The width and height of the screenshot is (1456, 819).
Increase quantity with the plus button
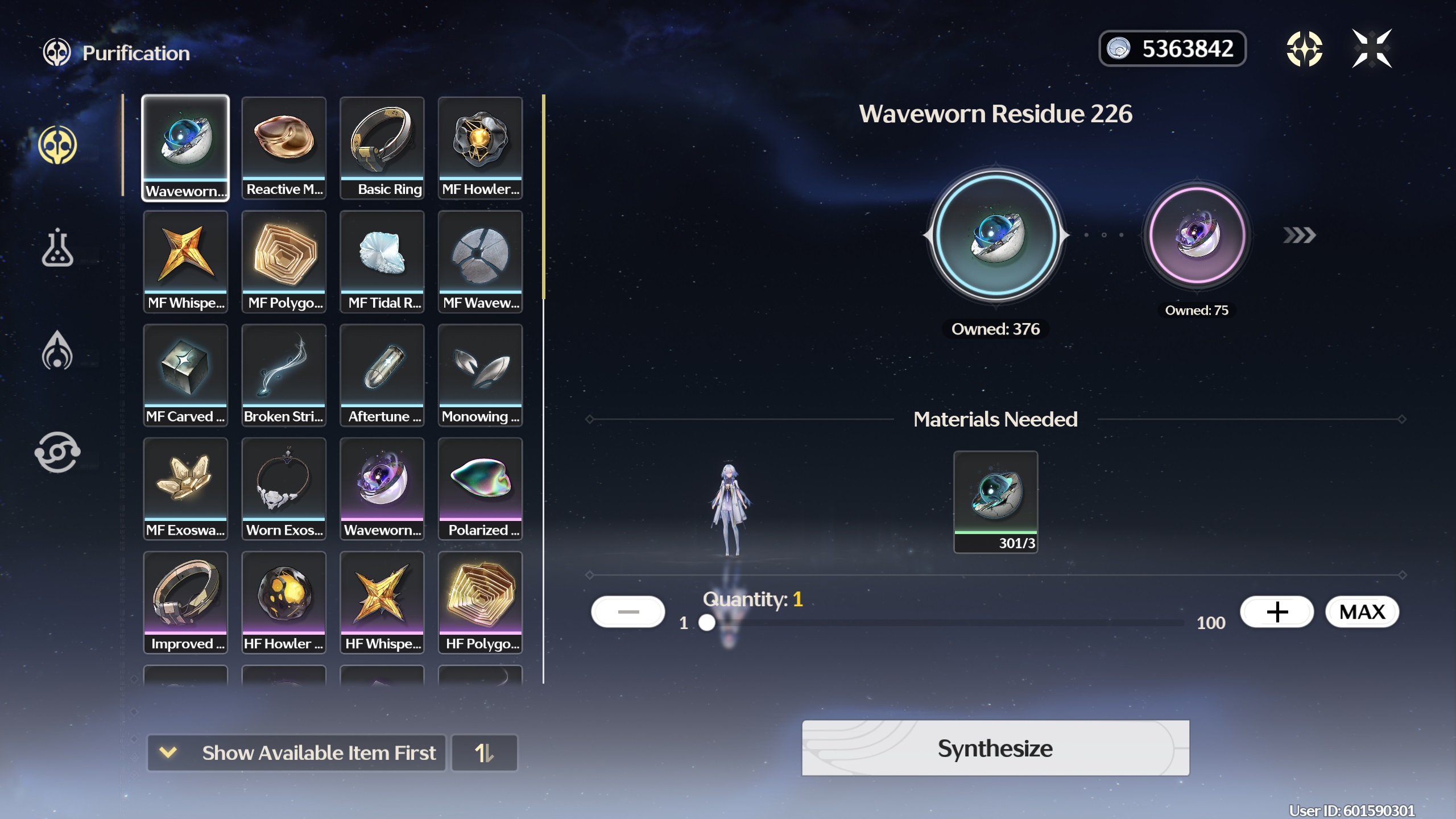(1277, 612)
